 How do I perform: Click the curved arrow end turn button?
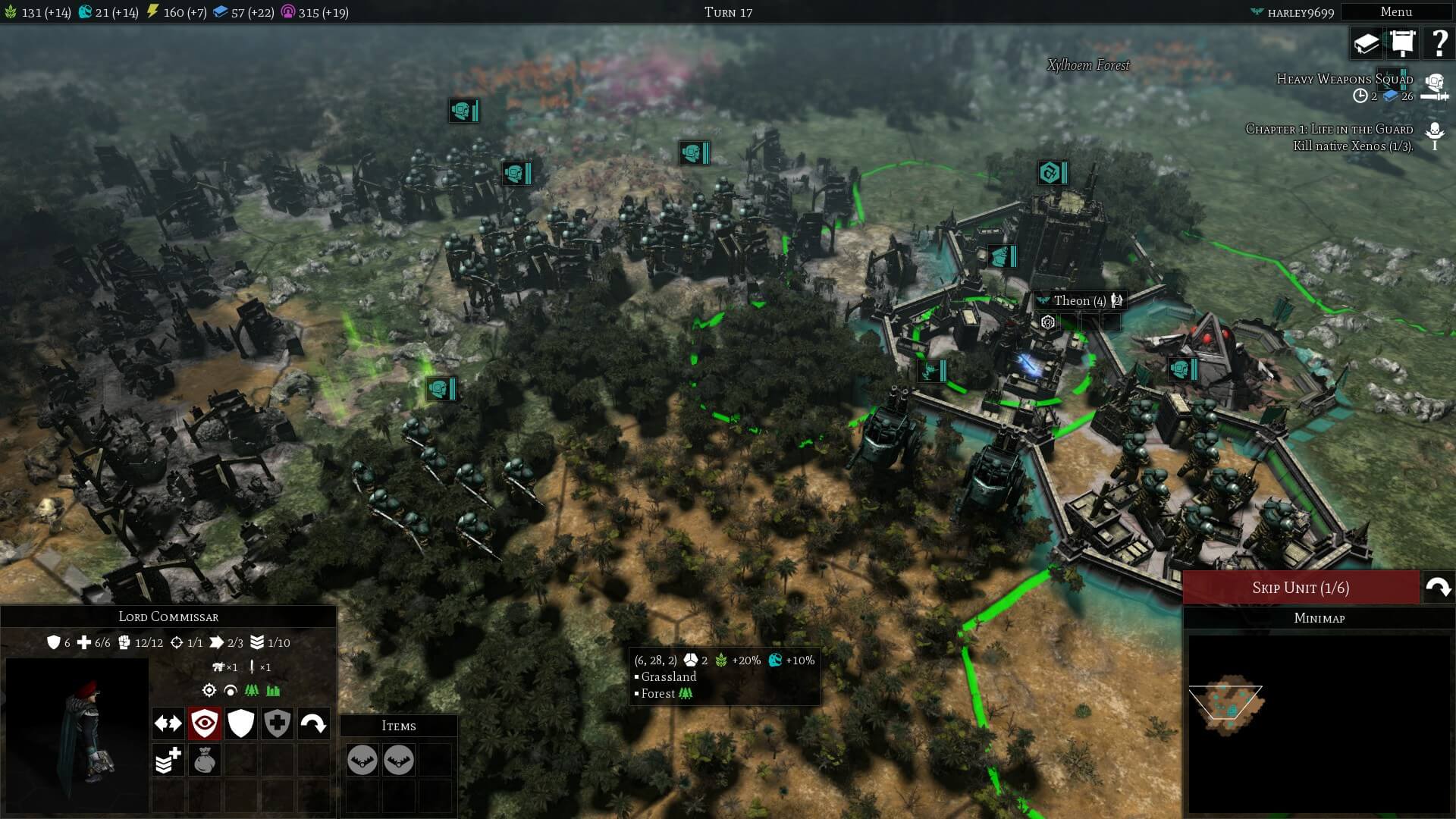tap(1439, 588)
